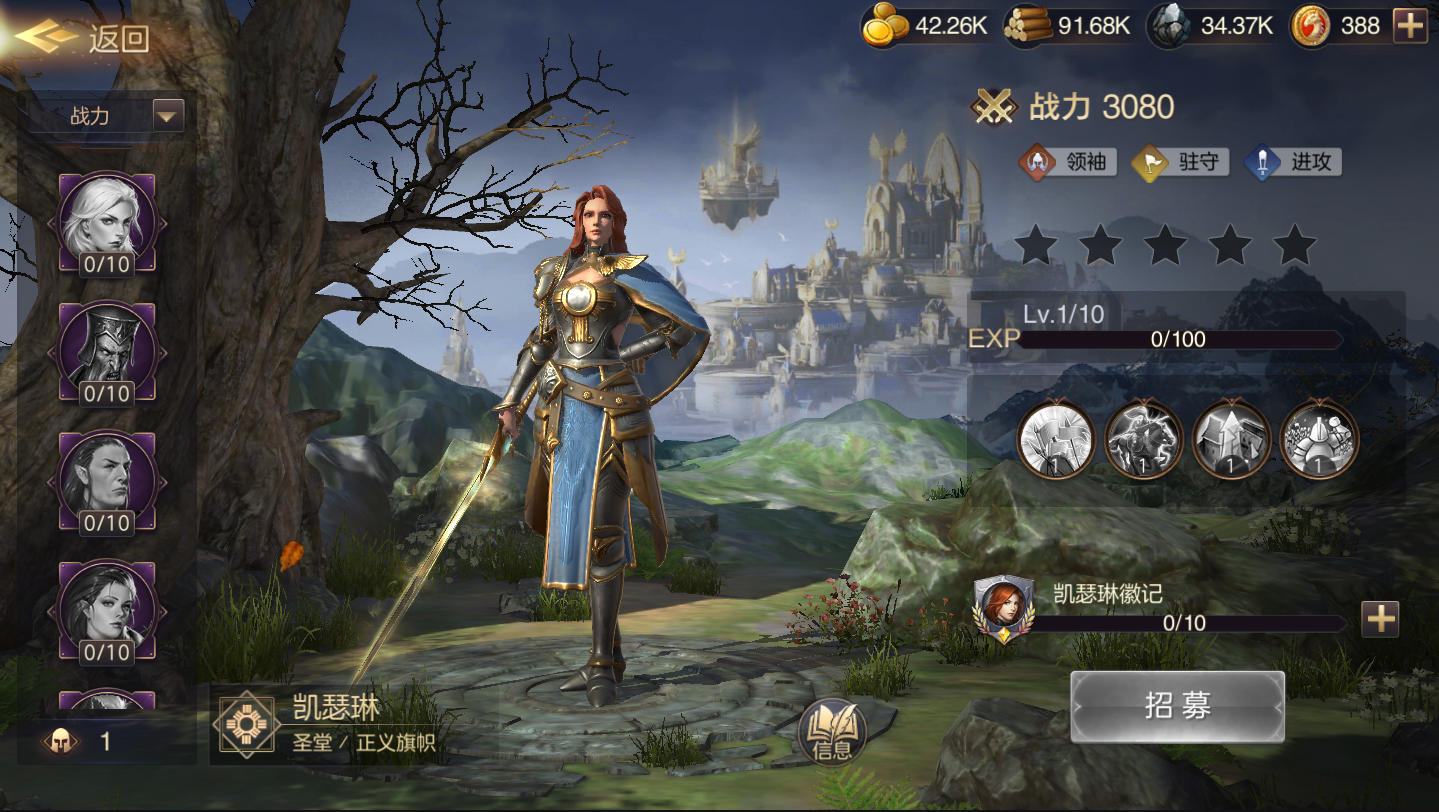The width and height of the screenshot is (1439, 812).
Task: Click the 凯瑟琳 medallion portrait icon
Action: [x=1003, y=608]
